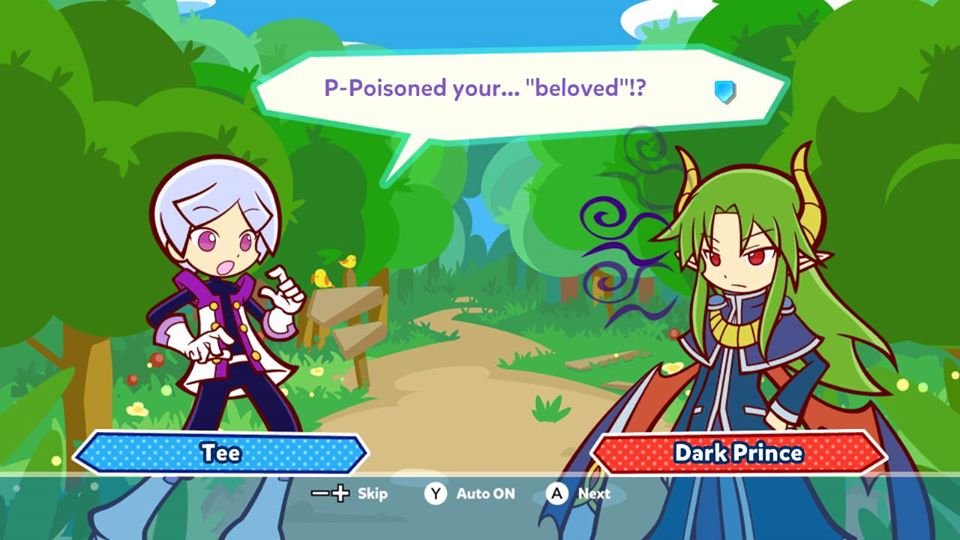Click the blue continue marker in the speech bubble
The height and width of the screenshot is (540, 960).
coord(724,92)
